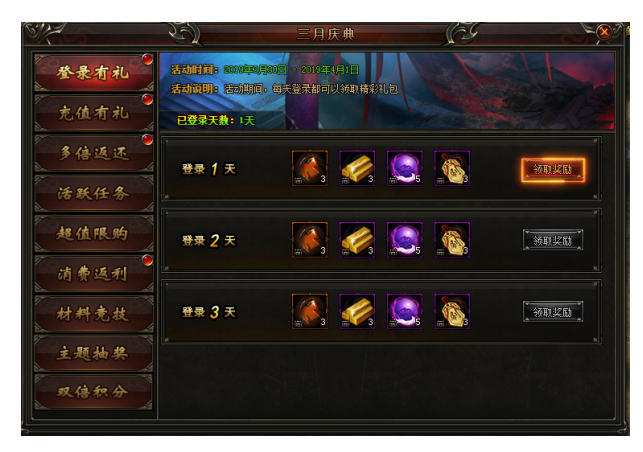
Task: Click 领取奖励 for 登录 3 天
Action: tap(552, 311)
